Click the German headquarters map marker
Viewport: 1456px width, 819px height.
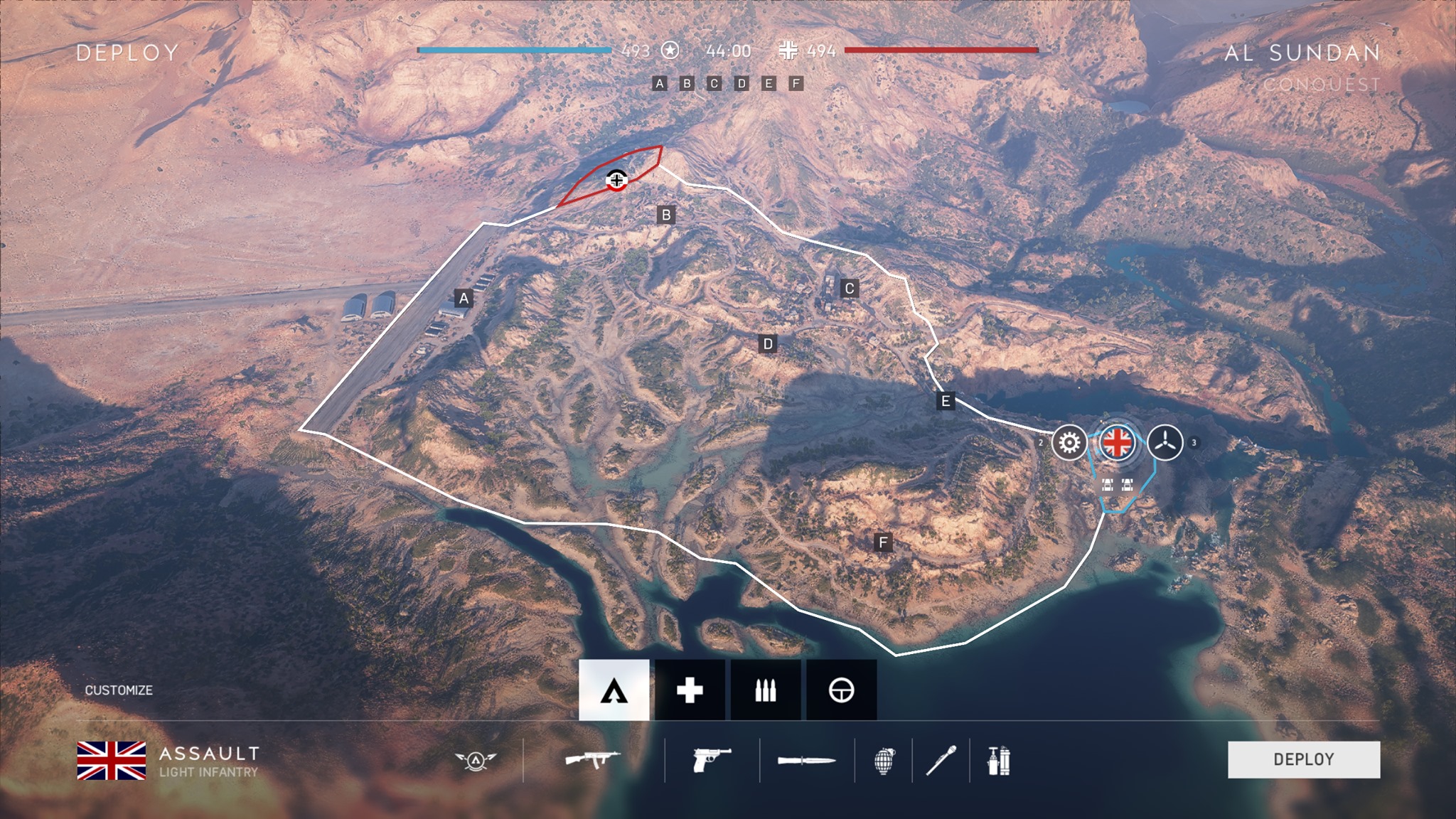pos(616,180)
